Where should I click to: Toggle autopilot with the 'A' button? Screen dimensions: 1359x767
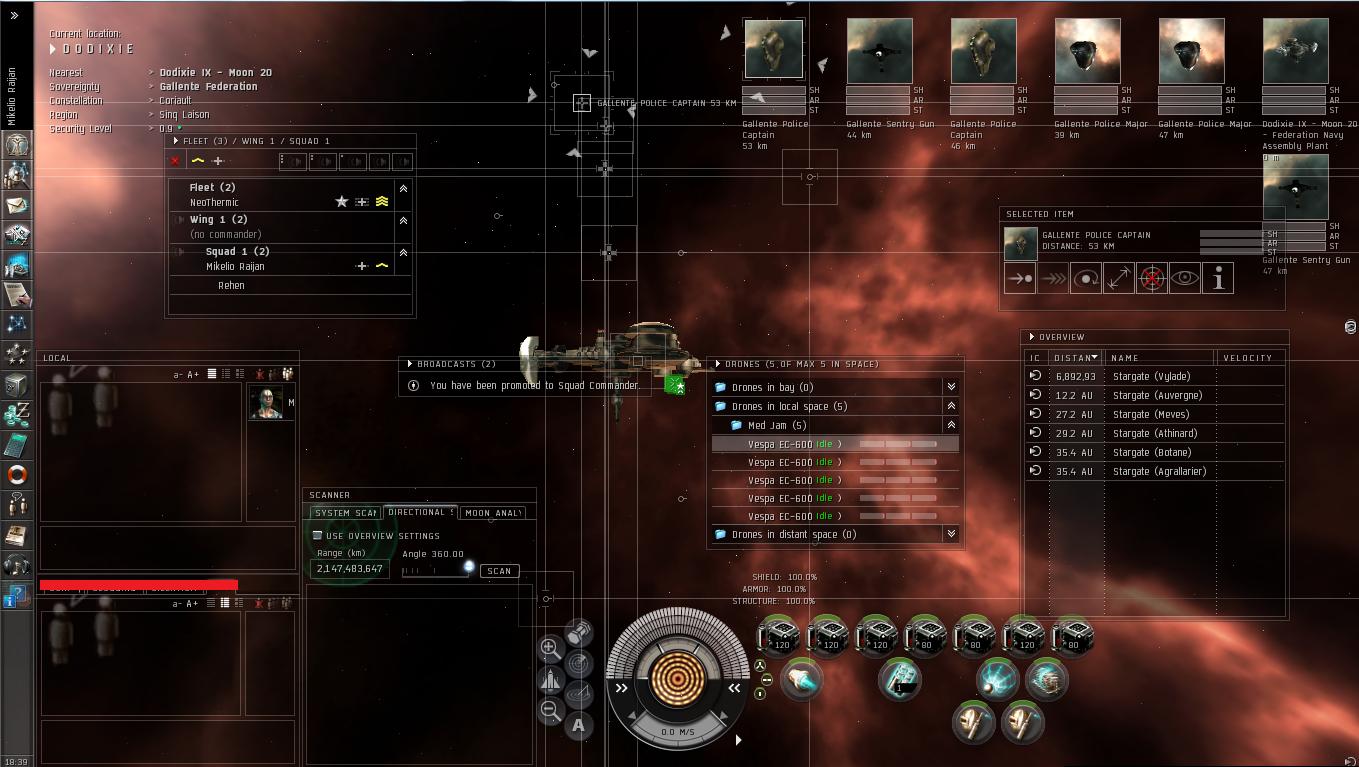(578, 726)
